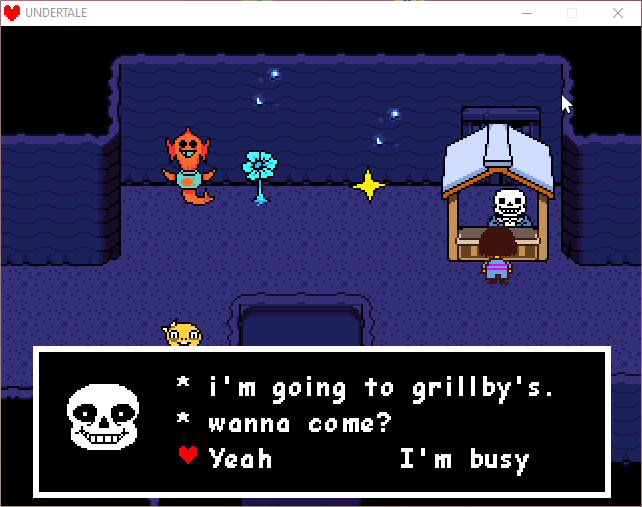Choose the "Yeah" reply
This screenshot has height=507, width=642.
(x=240, y=459)
